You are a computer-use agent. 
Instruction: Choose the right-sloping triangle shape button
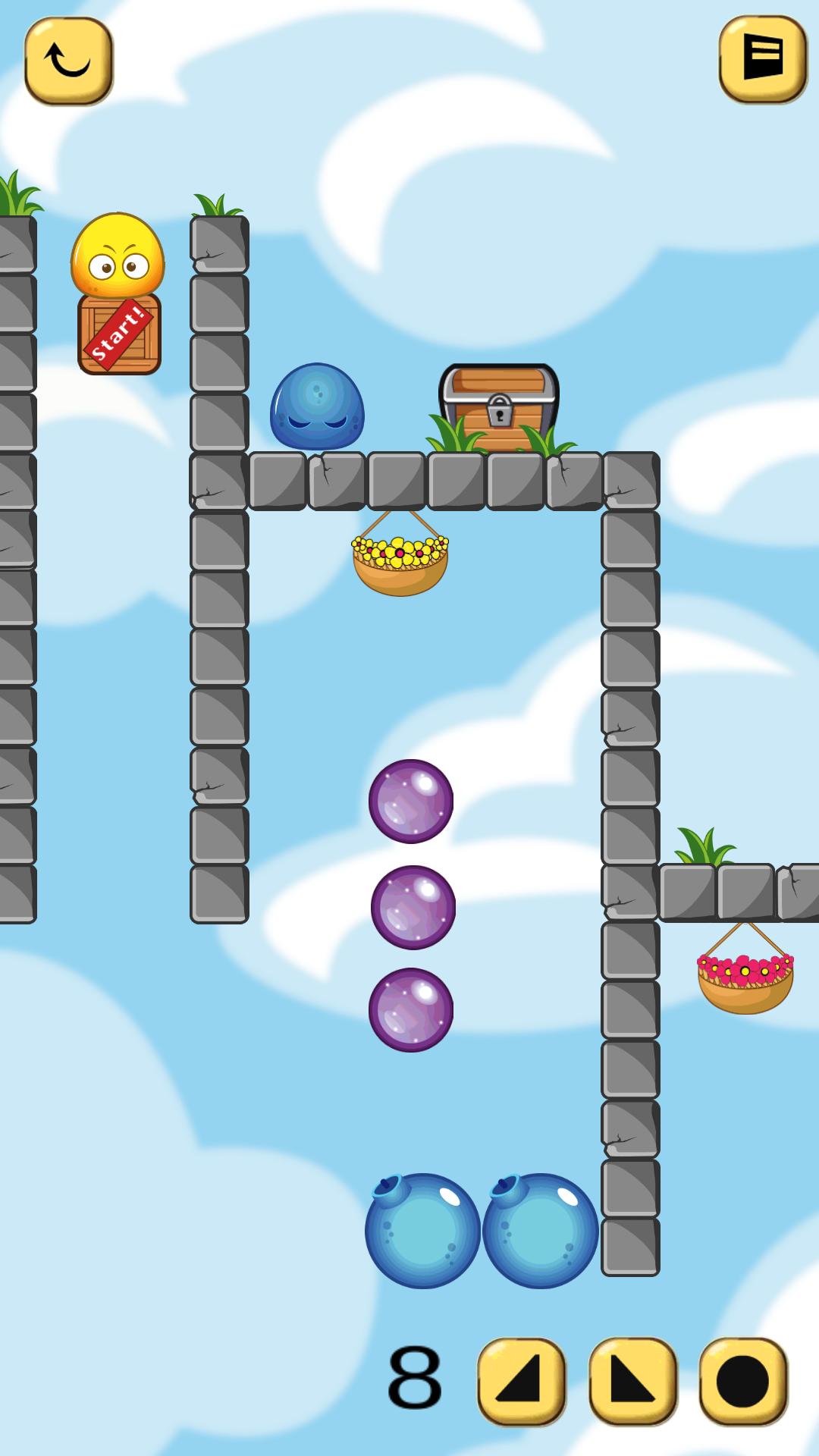tap(632, 1381)
